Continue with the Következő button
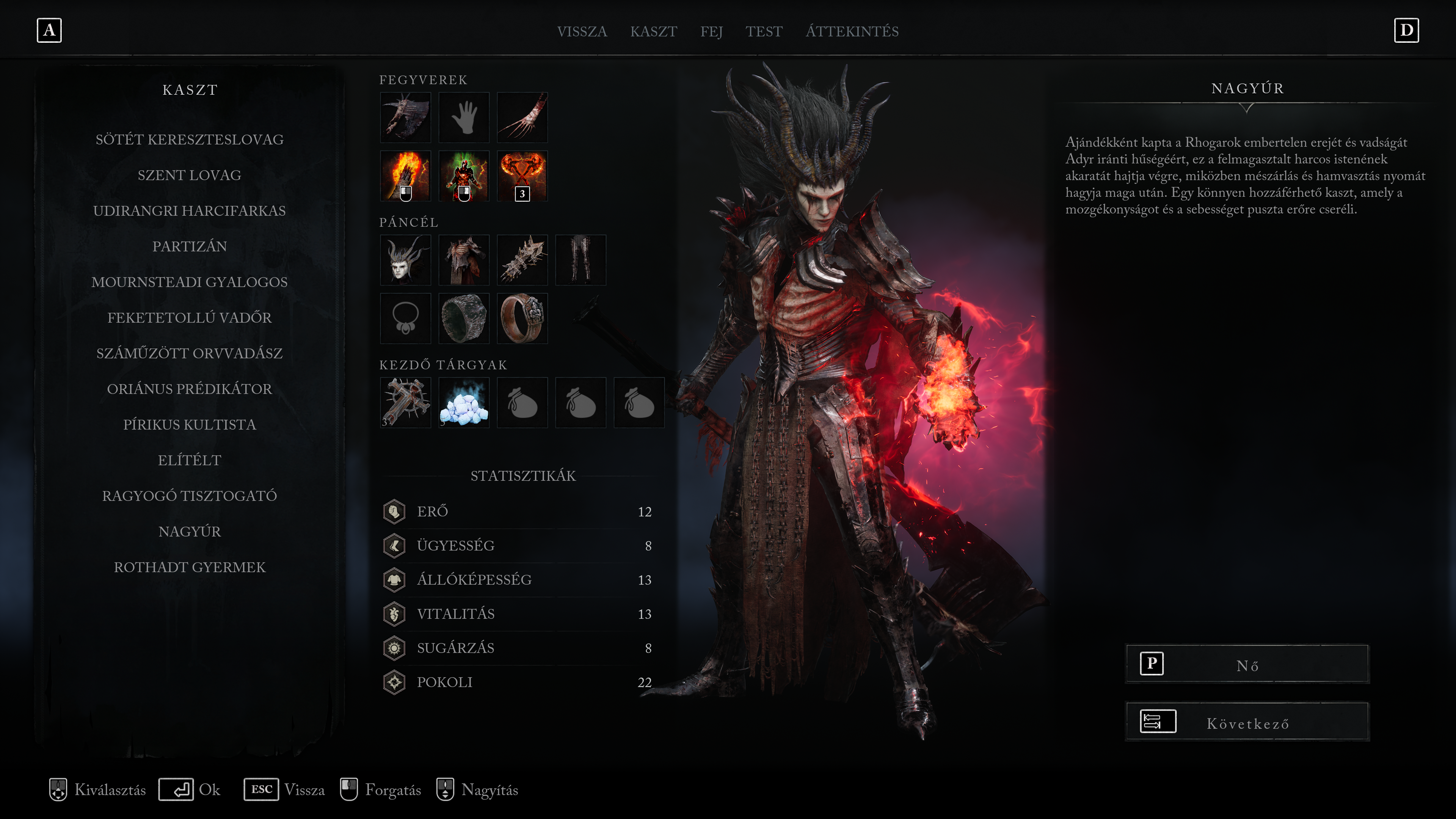This screenshot has height=819, width=1456. point(1247,722)
